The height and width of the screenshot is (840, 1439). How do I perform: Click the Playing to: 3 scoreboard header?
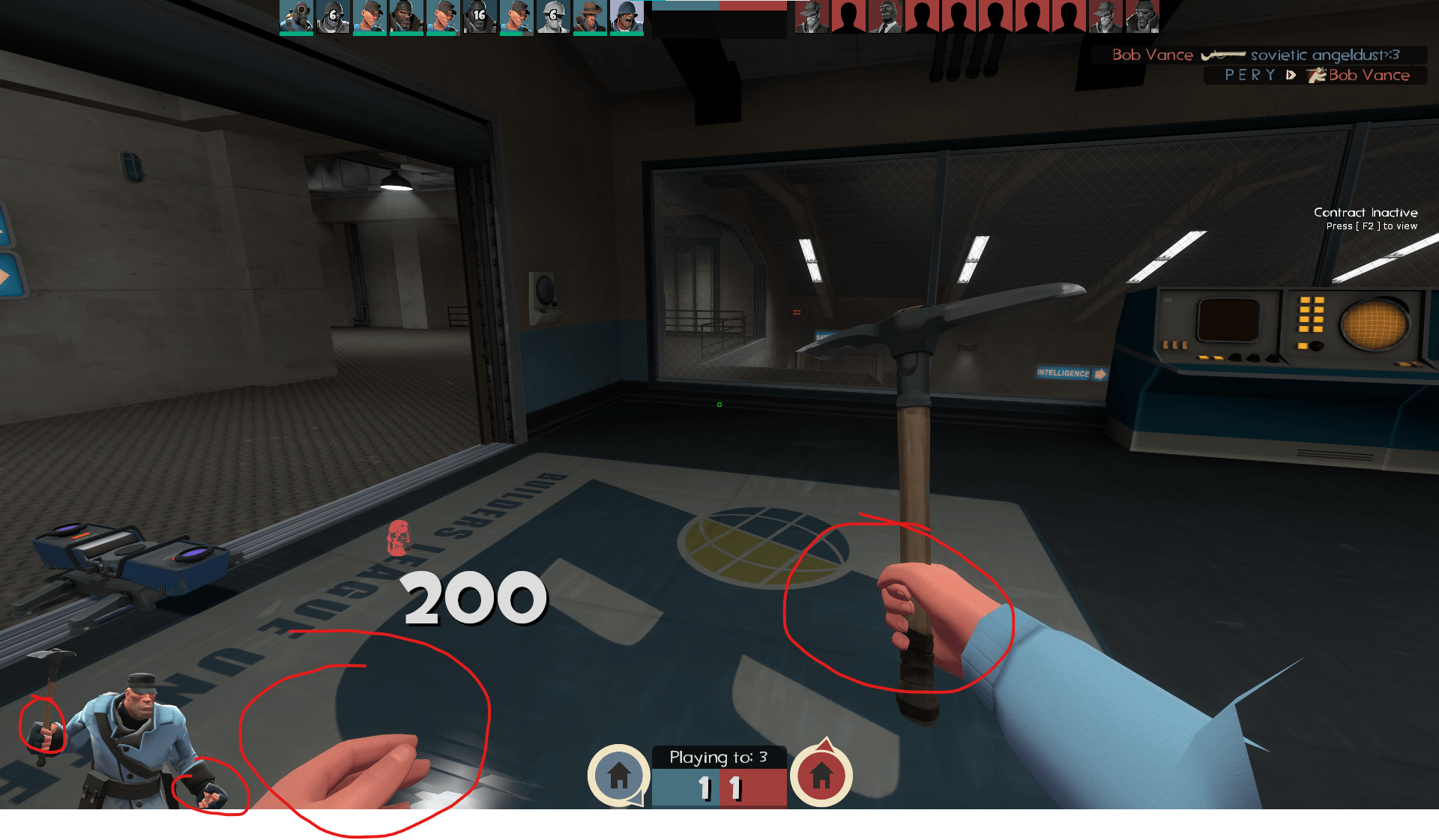(718, 757)
